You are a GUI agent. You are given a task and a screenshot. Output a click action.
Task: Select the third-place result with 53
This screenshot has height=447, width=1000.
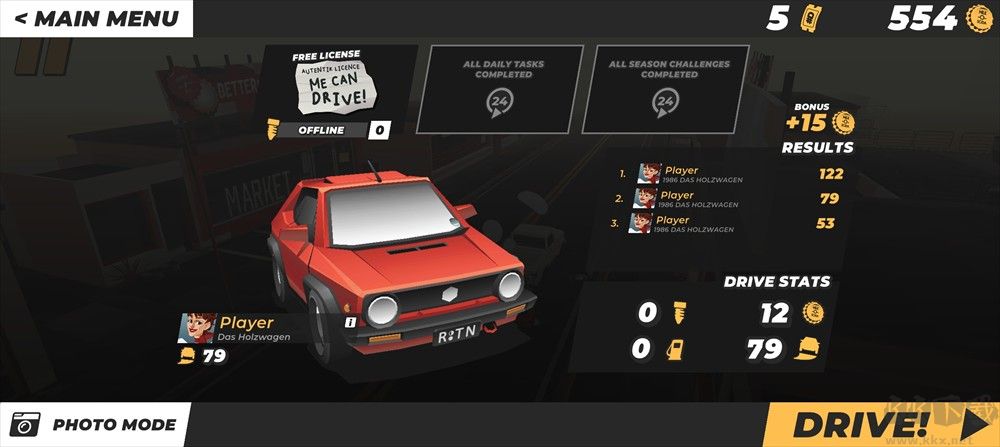pyautogui.click(x=730, y=223)
